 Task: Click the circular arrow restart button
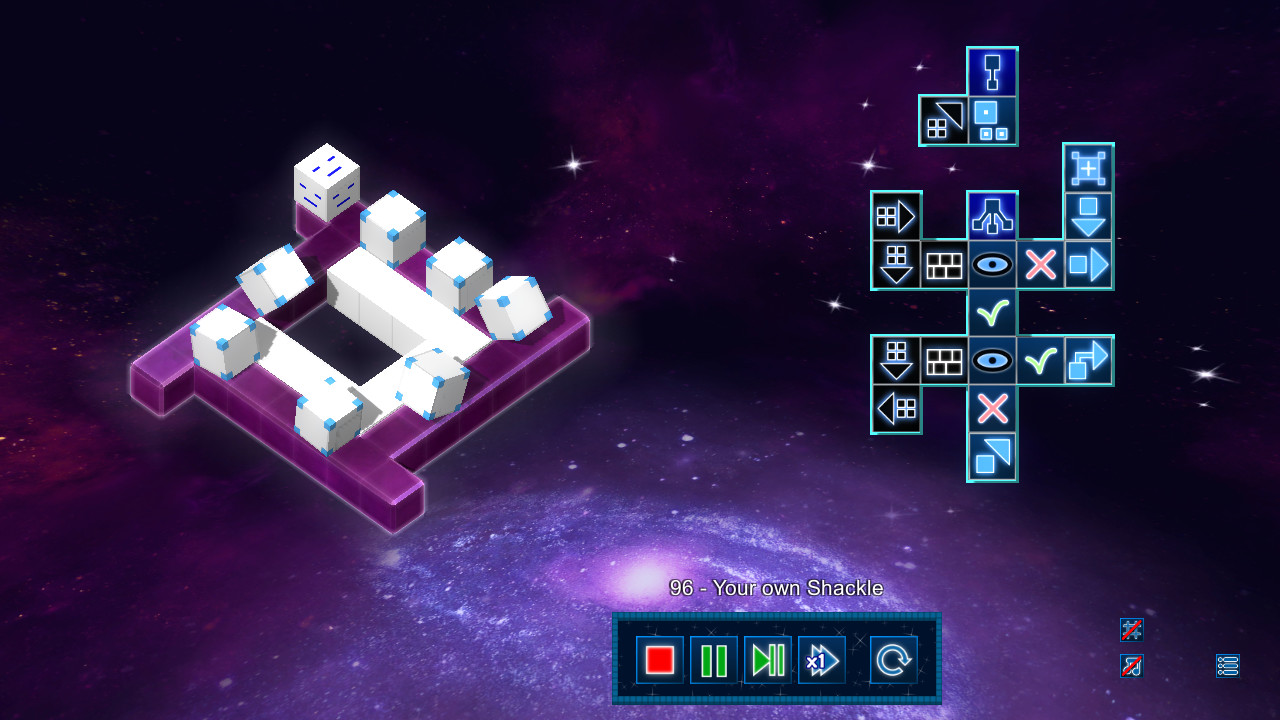[893, 660]
